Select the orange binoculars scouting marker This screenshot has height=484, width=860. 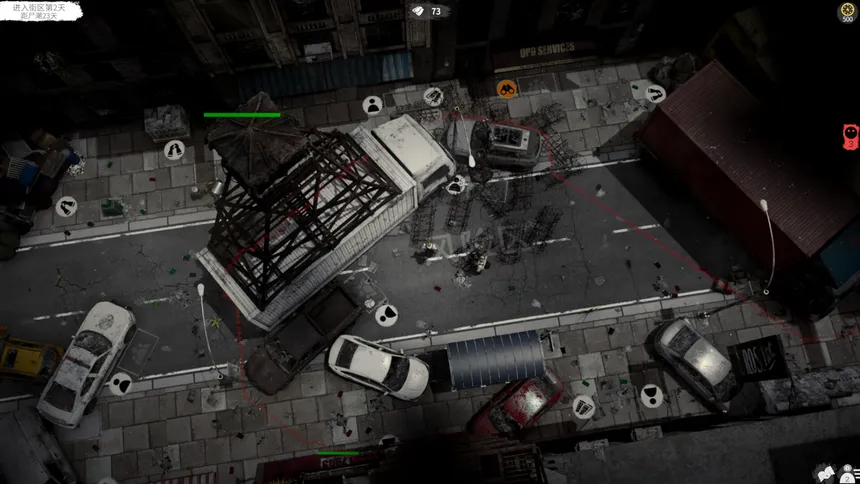pos(507,88)
